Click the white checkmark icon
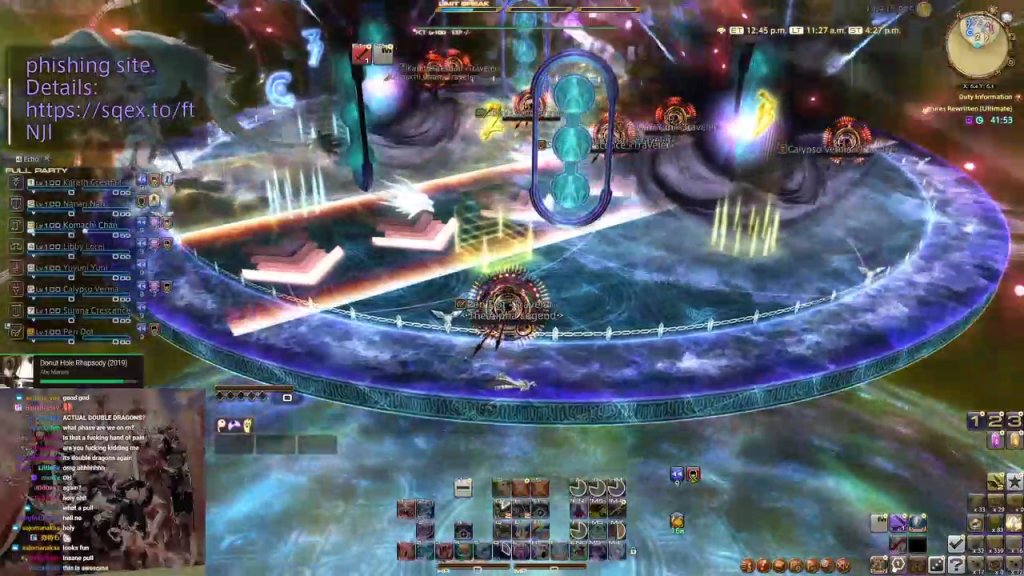 click(956, 543)
